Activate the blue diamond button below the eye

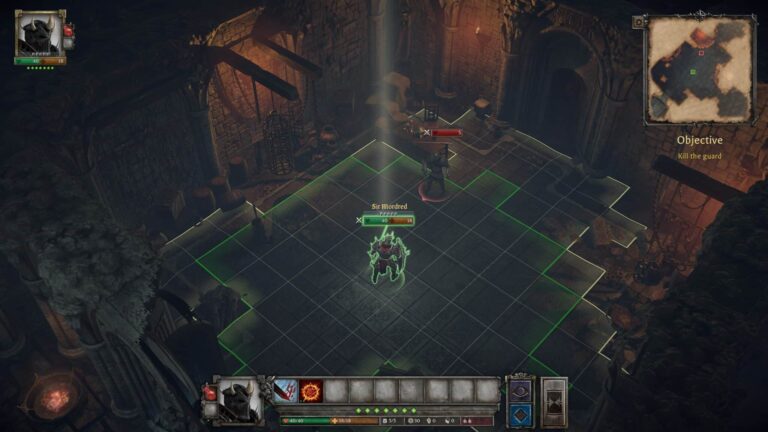click(x=520, y=413)
